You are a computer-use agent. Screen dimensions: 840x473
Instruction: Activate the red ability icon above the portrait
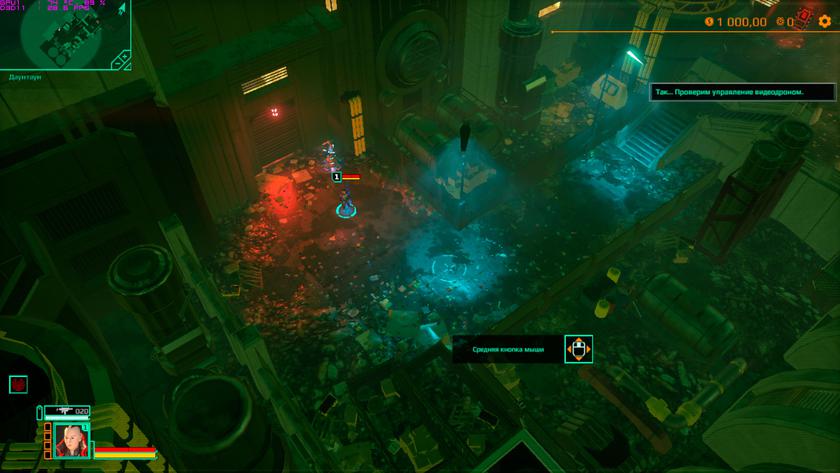tap(17, 384)
